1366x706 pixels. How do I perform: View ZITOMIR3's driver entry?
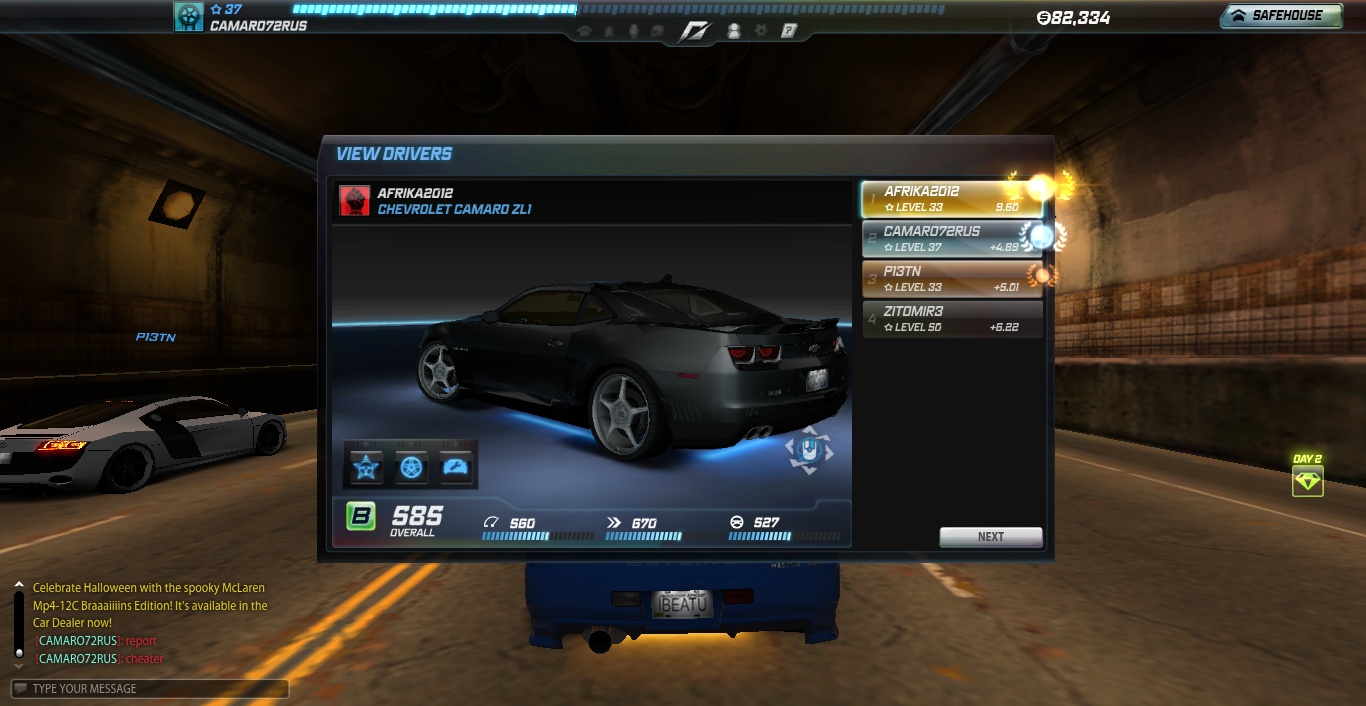click(x=951, y=319)
